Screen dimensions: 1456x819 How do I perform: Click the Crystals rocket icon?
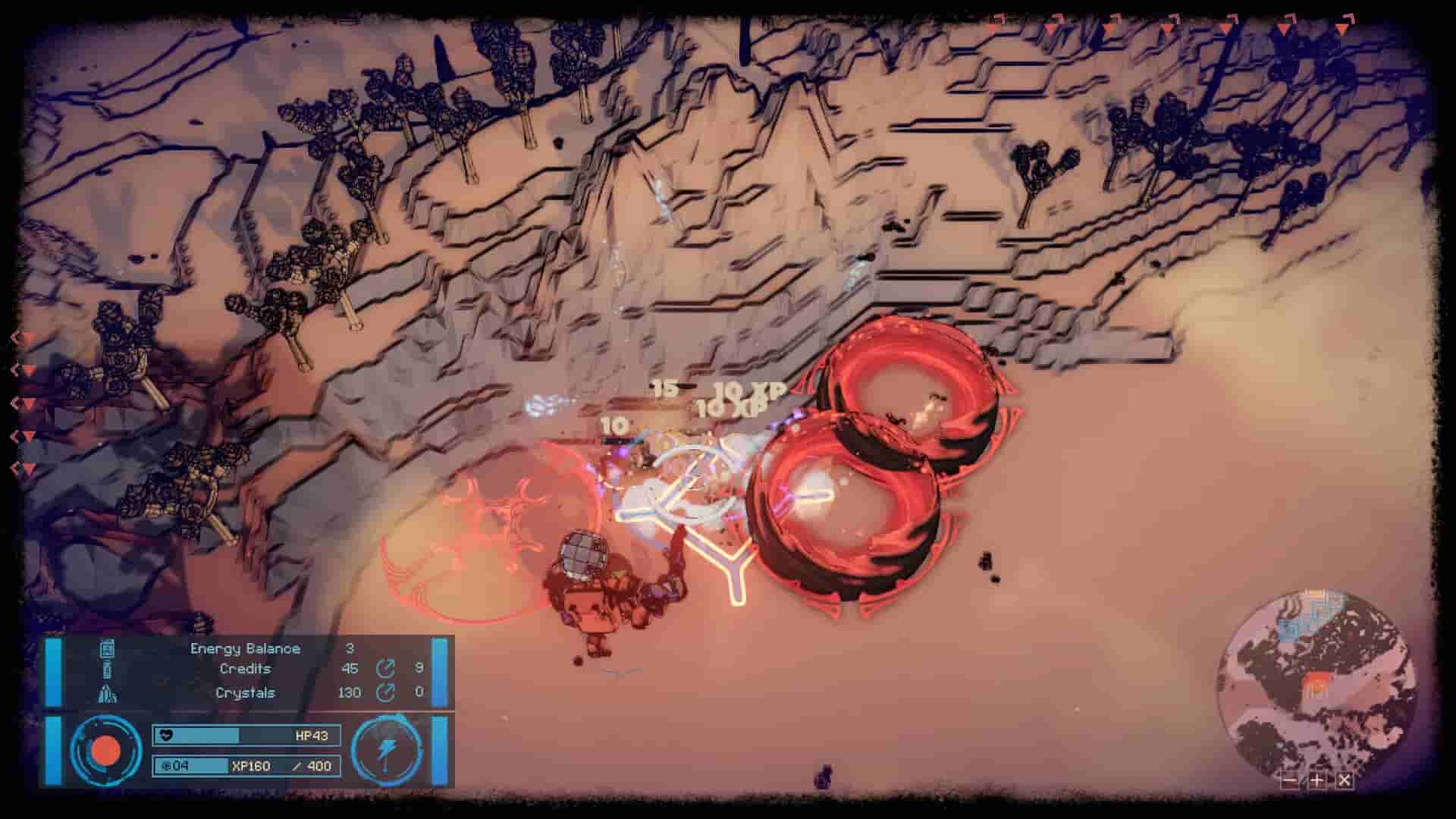106,692
